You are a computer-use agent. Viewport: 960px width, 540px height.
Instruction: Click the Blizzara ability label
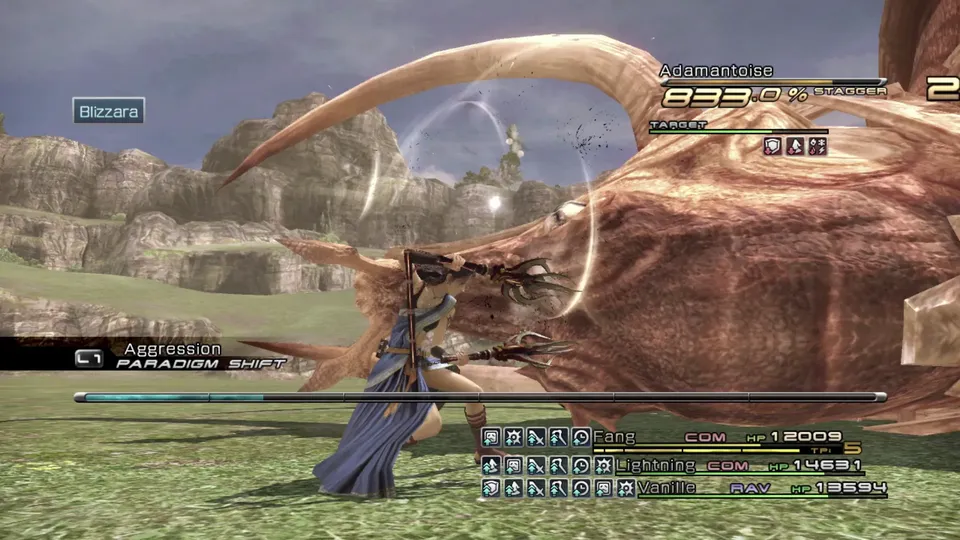point(109,110)
